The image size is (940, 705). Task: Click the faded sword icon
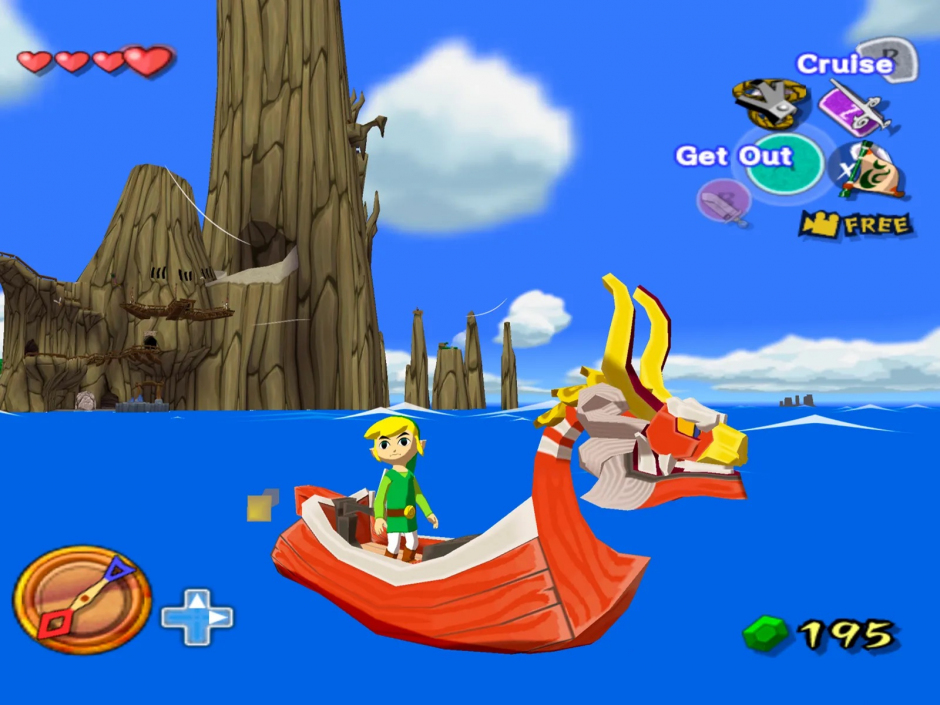tap(722, 201)
